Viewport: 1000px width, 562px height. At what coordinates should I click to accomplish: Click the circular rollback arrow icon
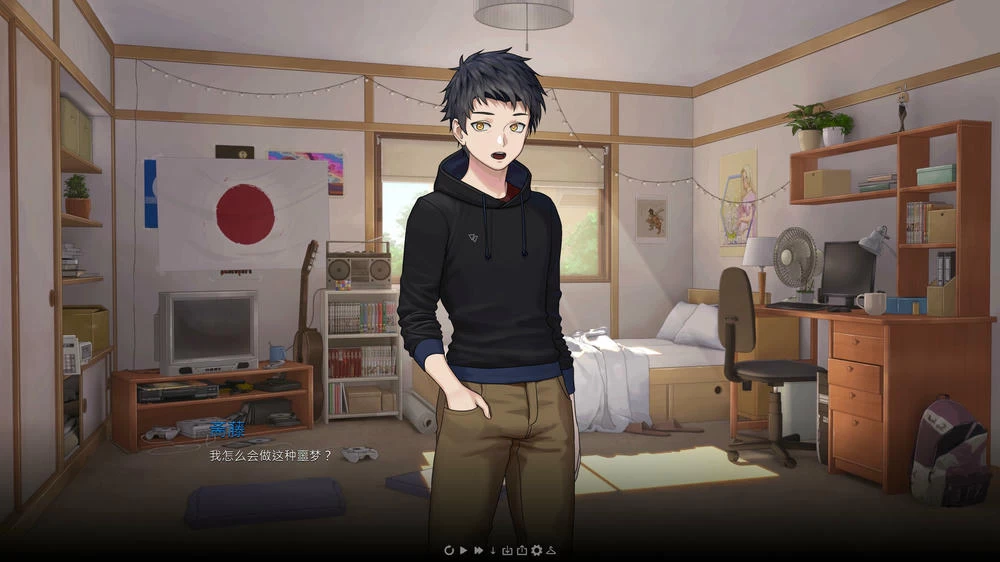click(449, 550)
